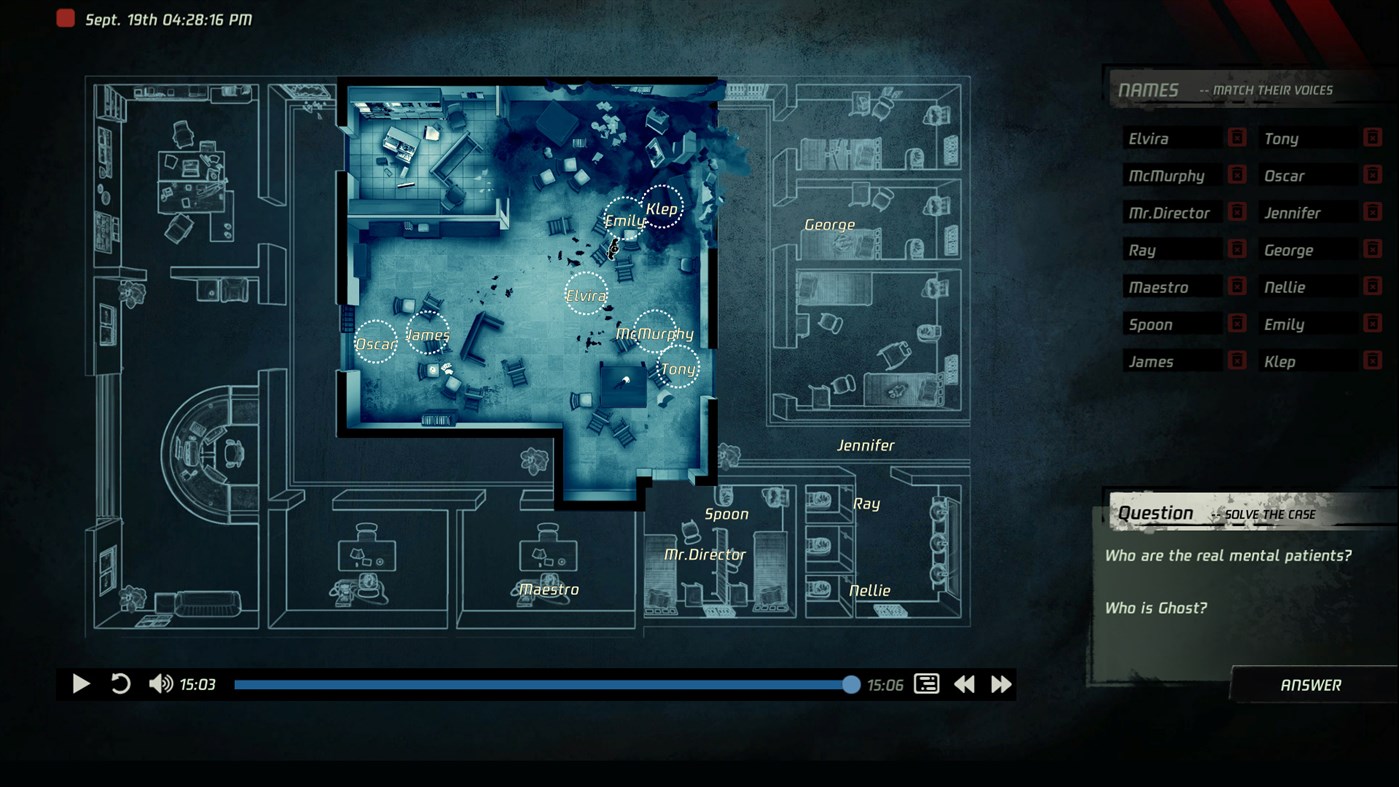Select the NAMES panel header

pyautogui.click(x=1147, y=89)
